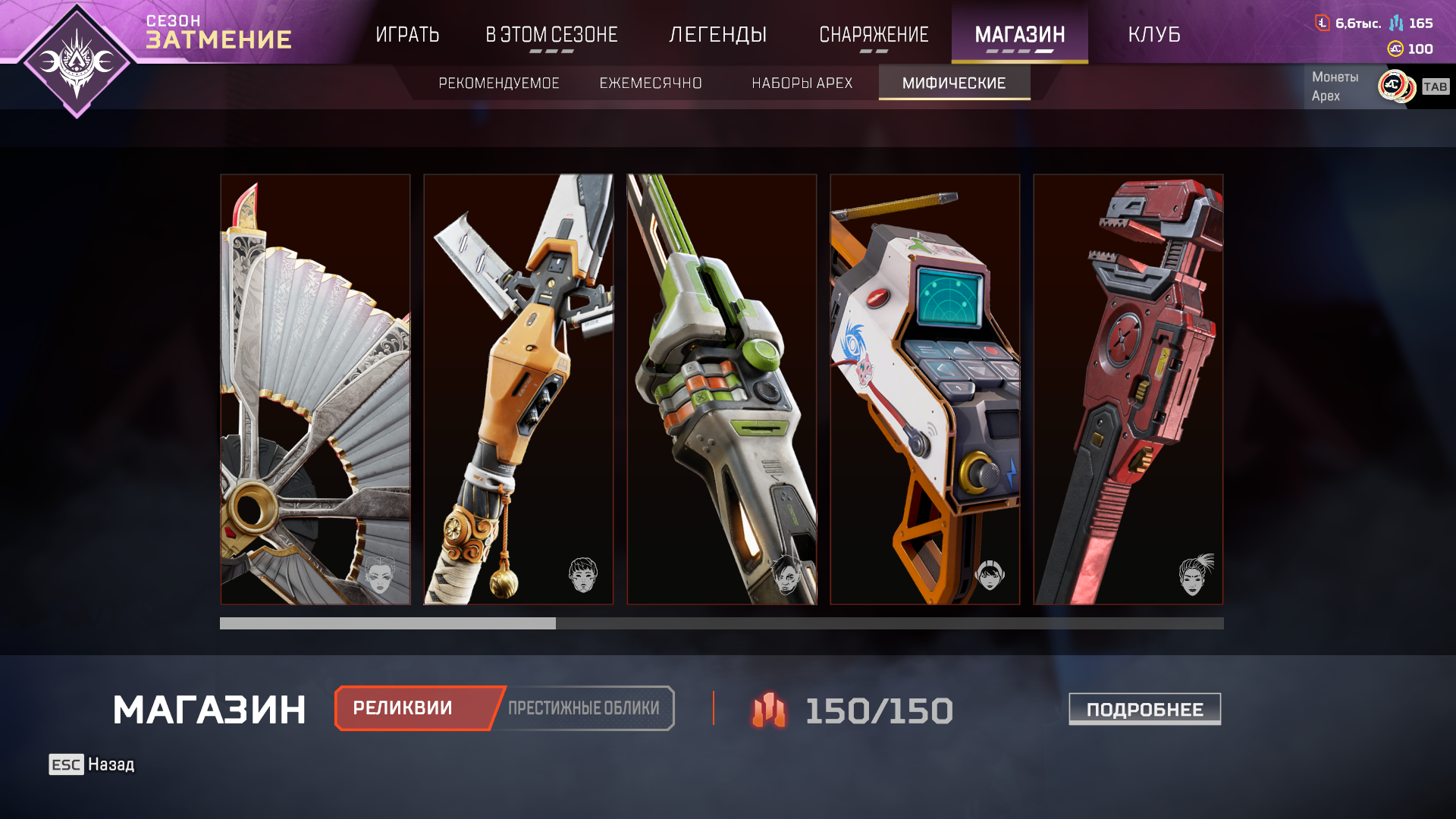The image size is (1456, 819).
Task: Select the МАГАЗИН tab
Action: (1019, 35)
